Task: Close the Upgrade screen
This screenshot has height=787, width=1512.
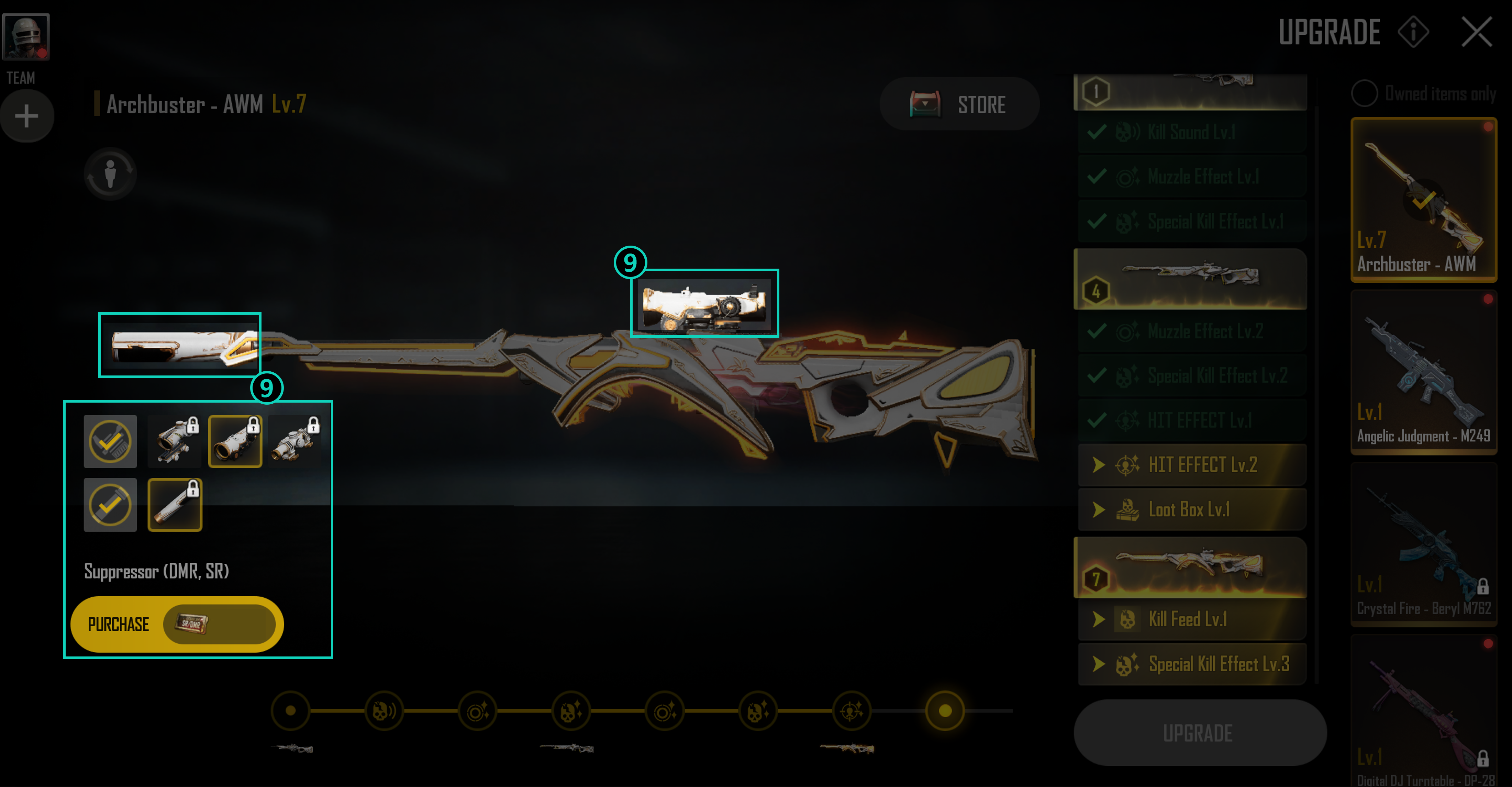Action: [1476, 32]
